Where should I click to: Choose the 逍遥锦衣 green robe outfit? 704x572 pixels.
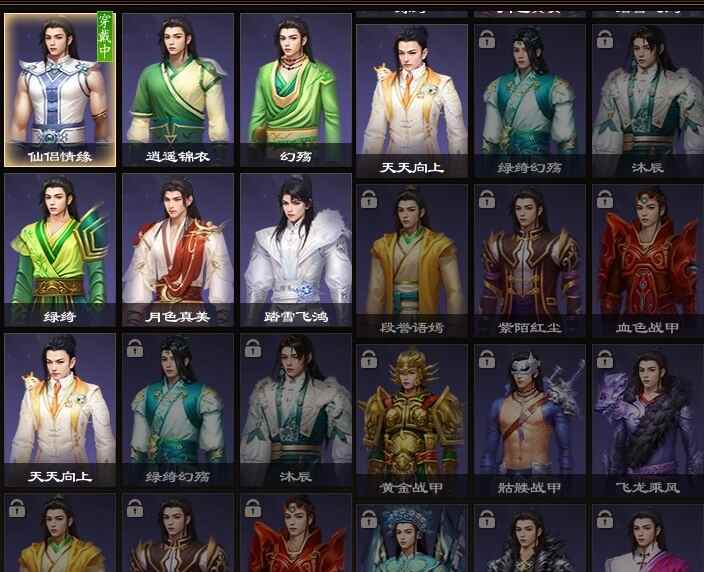coord(178,88)
